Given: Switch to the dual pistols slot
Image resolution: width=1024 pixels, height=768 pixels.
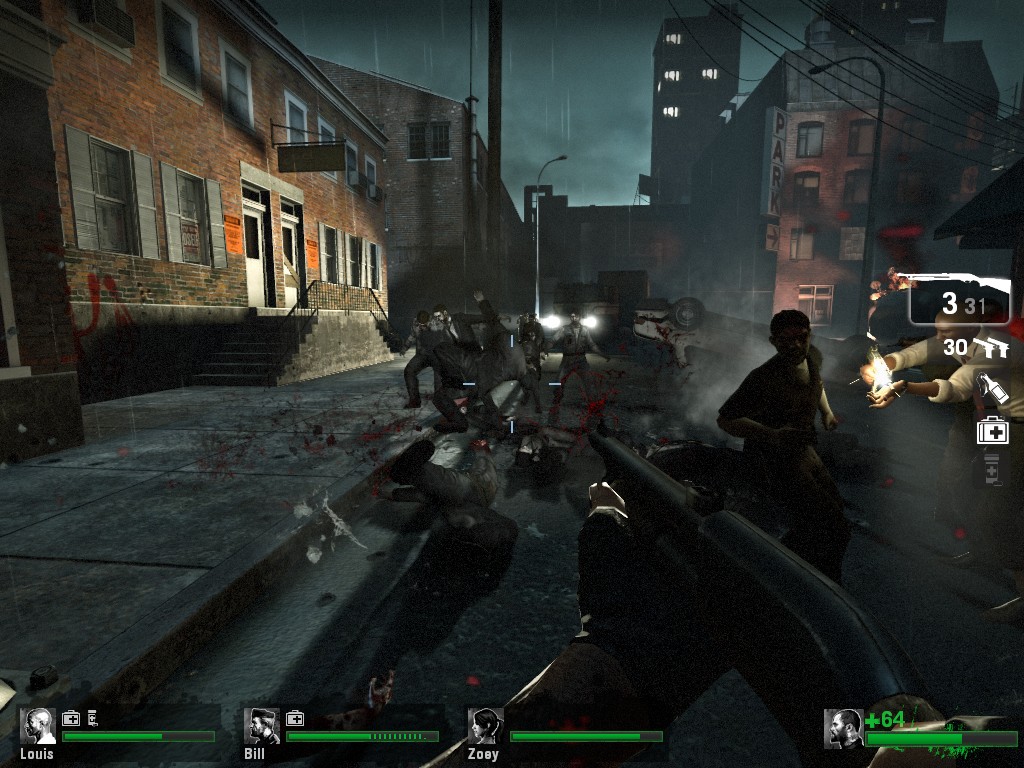Looking at the screenshot, I should [x=990, y=348].
